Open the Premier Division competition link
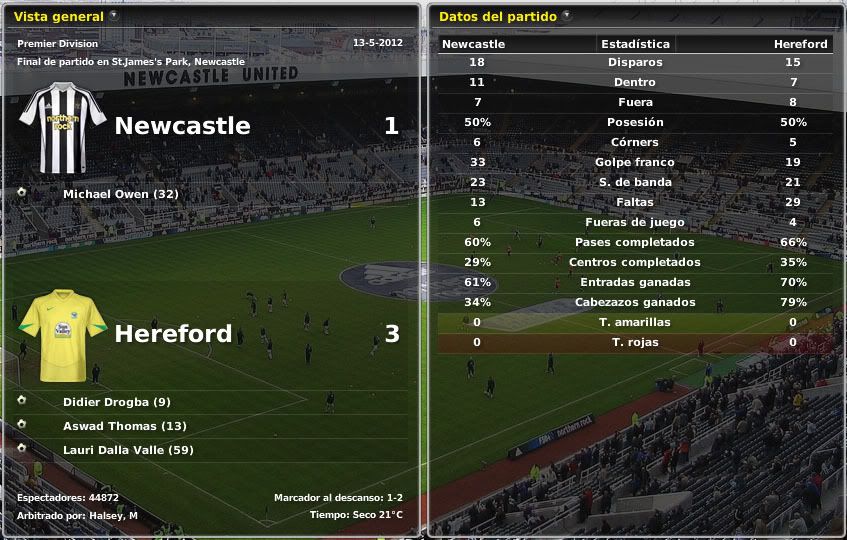The width and height of the screenshot is (847, 540). (x=57, y=44)
